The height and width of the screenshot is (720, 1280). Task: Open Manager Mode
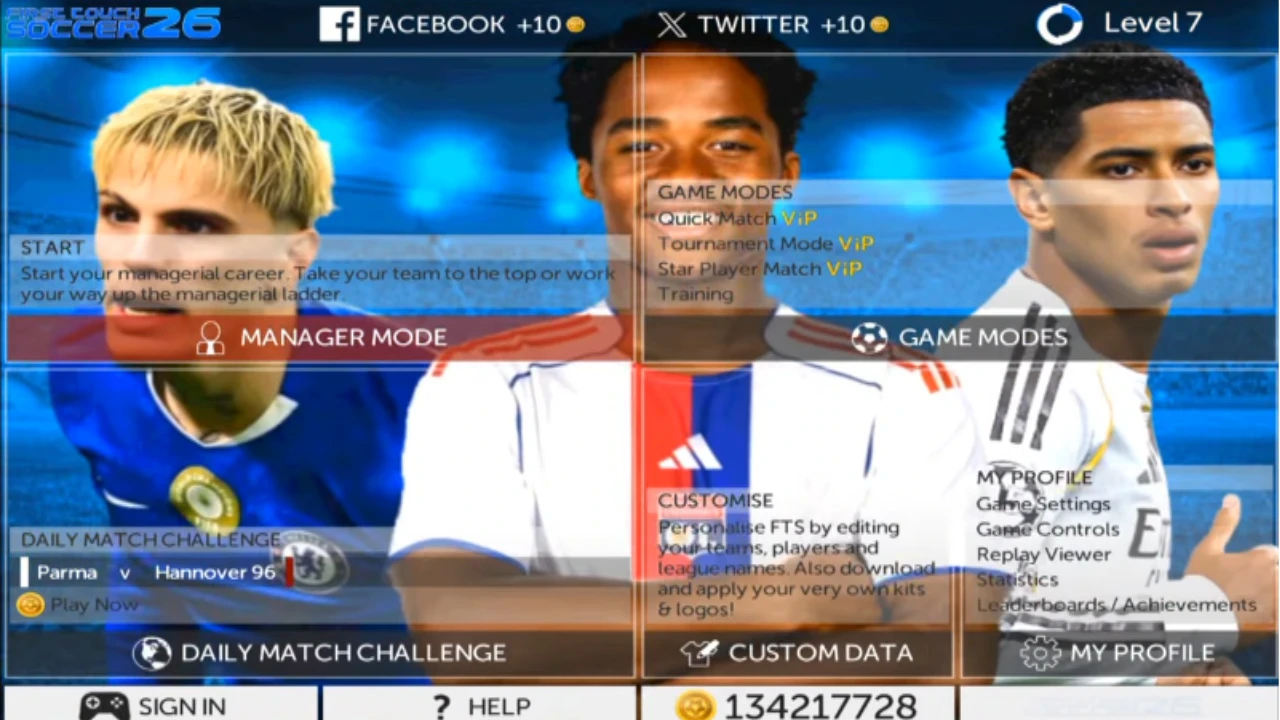point(320,338)
